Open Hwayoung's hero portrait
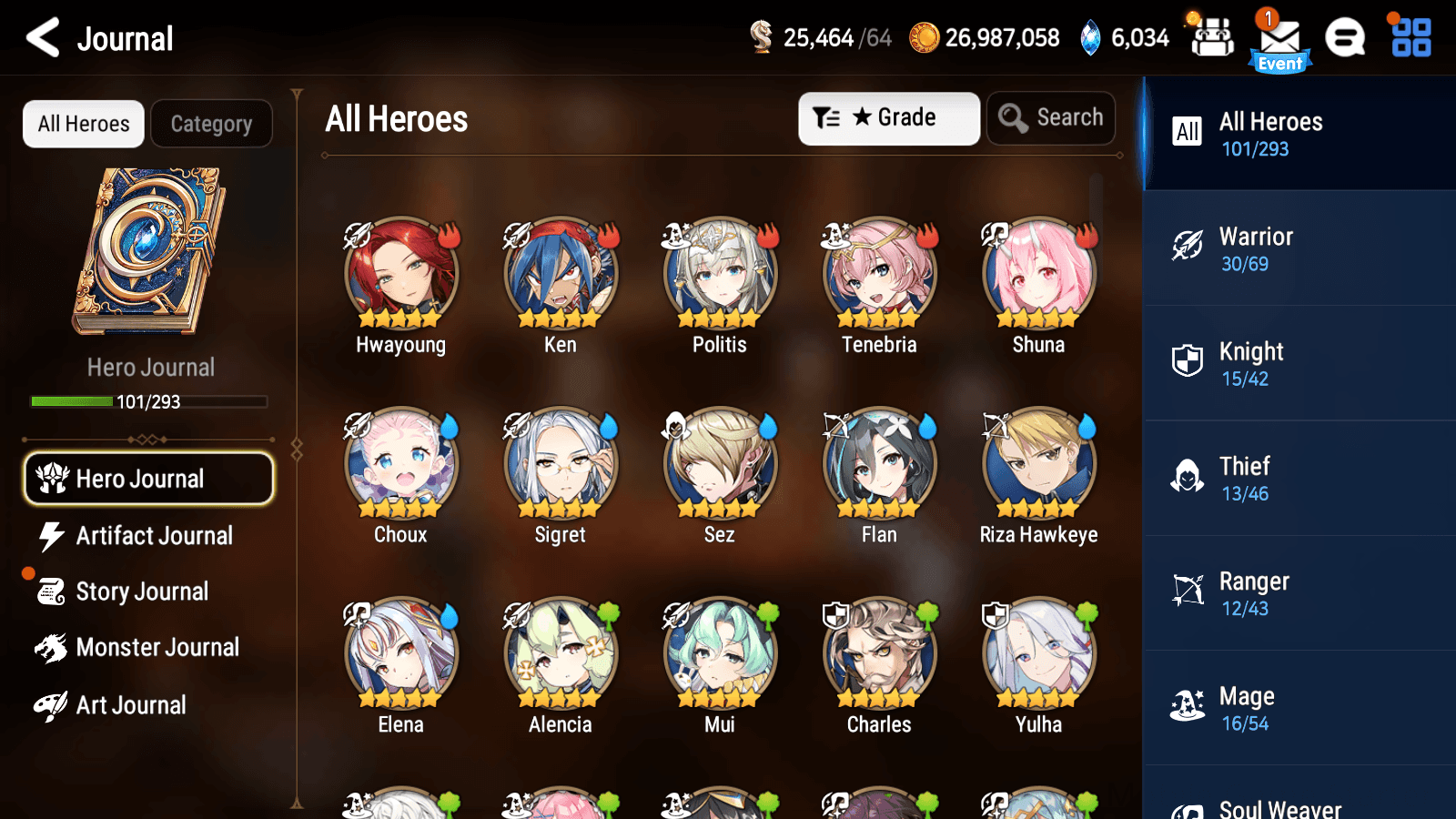Screen dimensions: 1456x819 399,273
